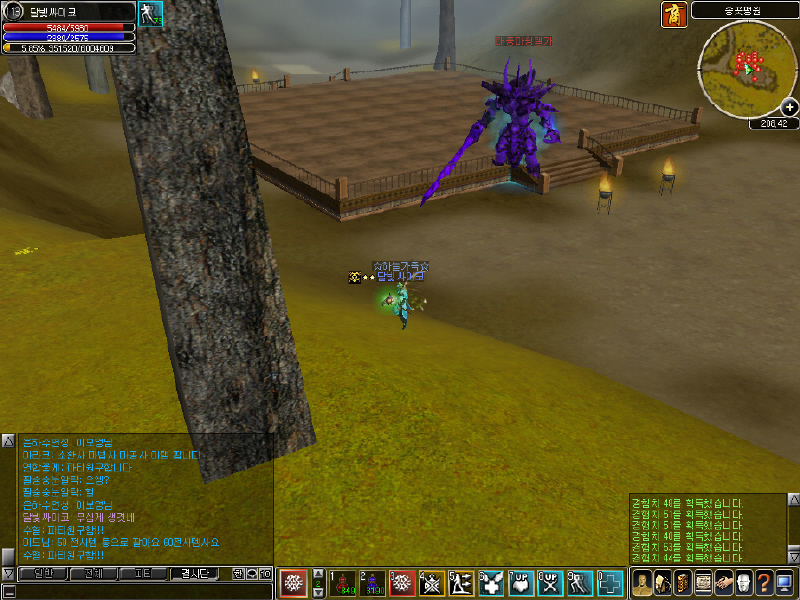Open the character info bust icon
This screenshot has width=800, height=600.
tap(642, 582)
